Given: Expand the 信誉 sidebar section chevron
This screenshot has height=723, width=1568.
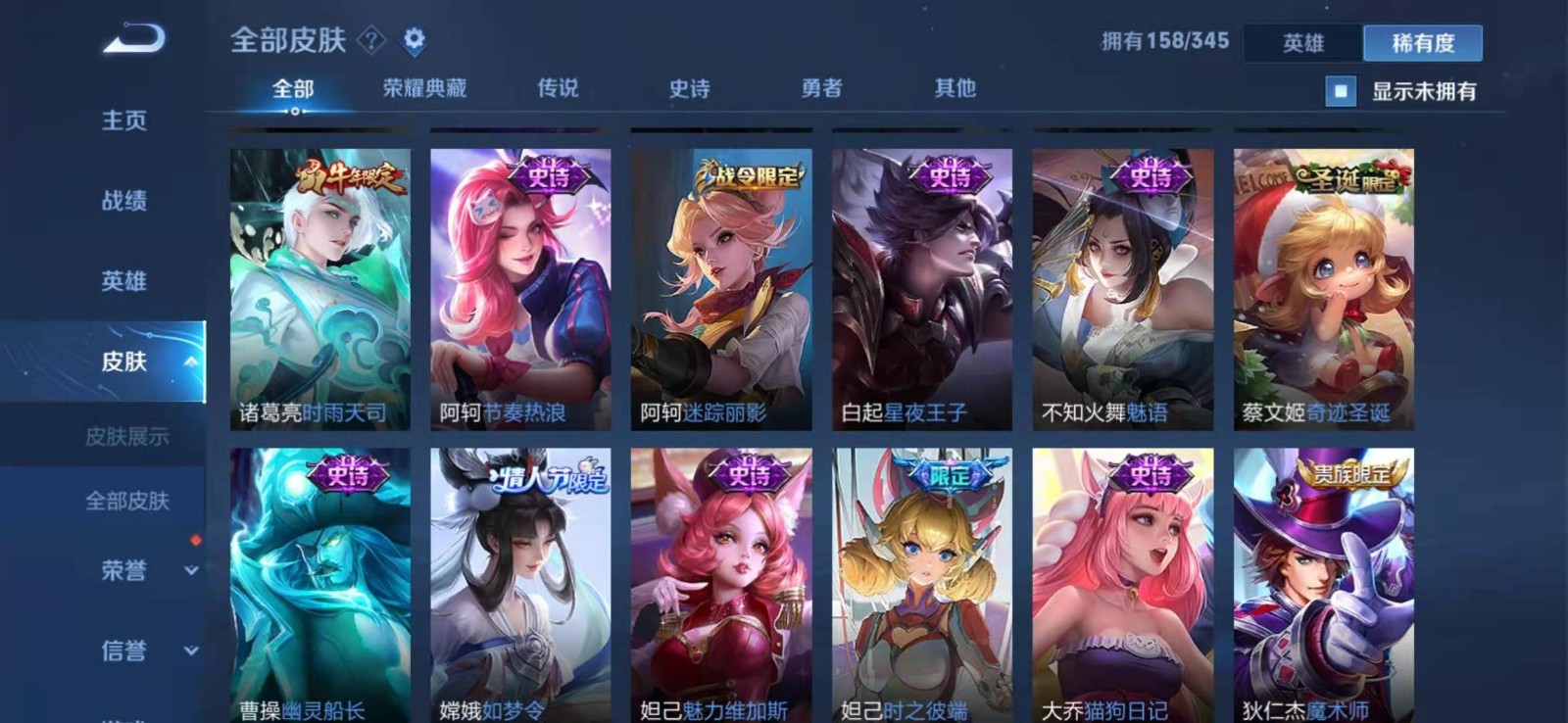Looking at the screenshot, I should pyautogui.click(x=192, y=648).
